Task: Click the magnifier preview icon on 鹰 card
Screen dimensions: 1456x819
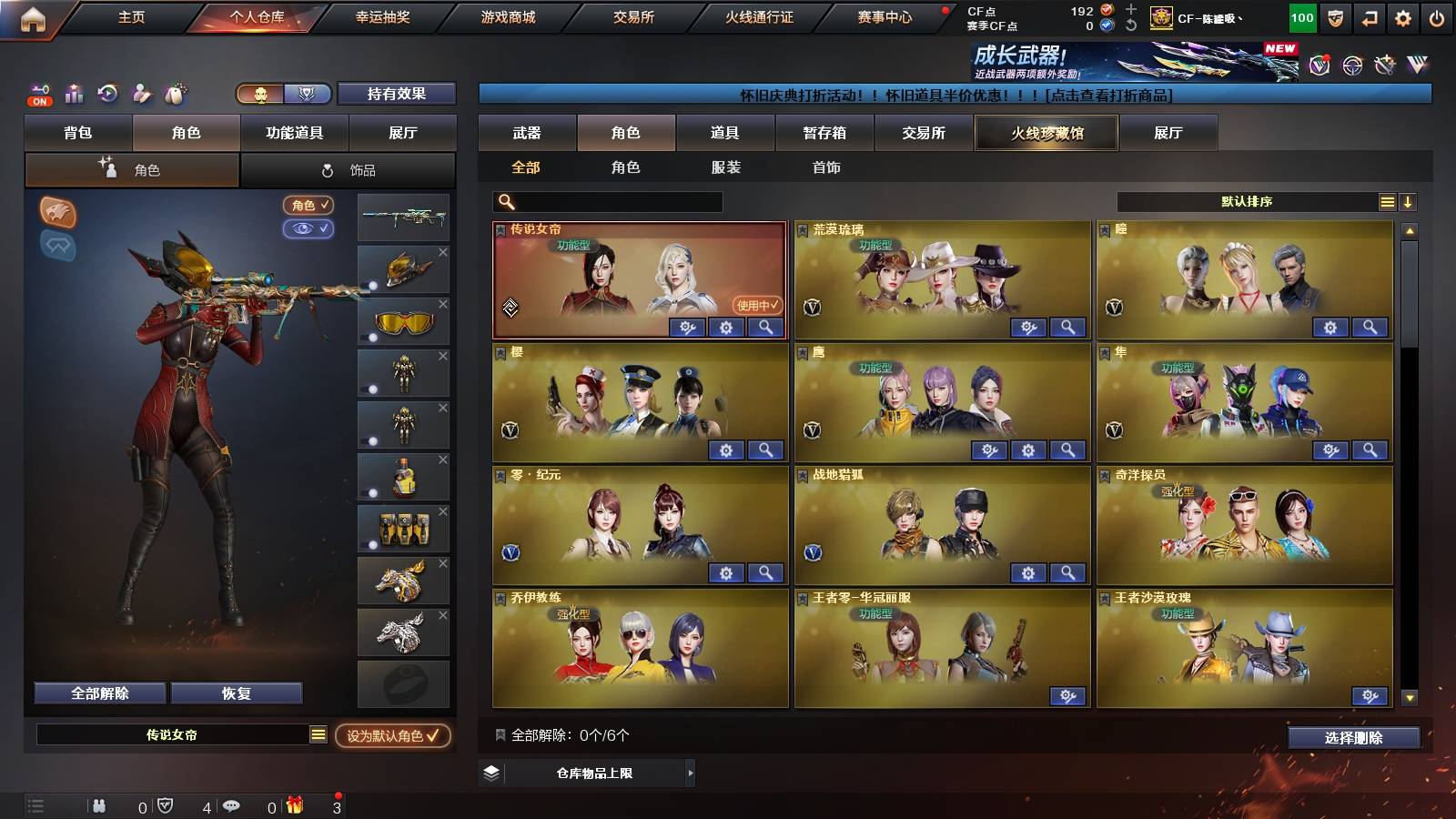Action: click(1066, 450)
